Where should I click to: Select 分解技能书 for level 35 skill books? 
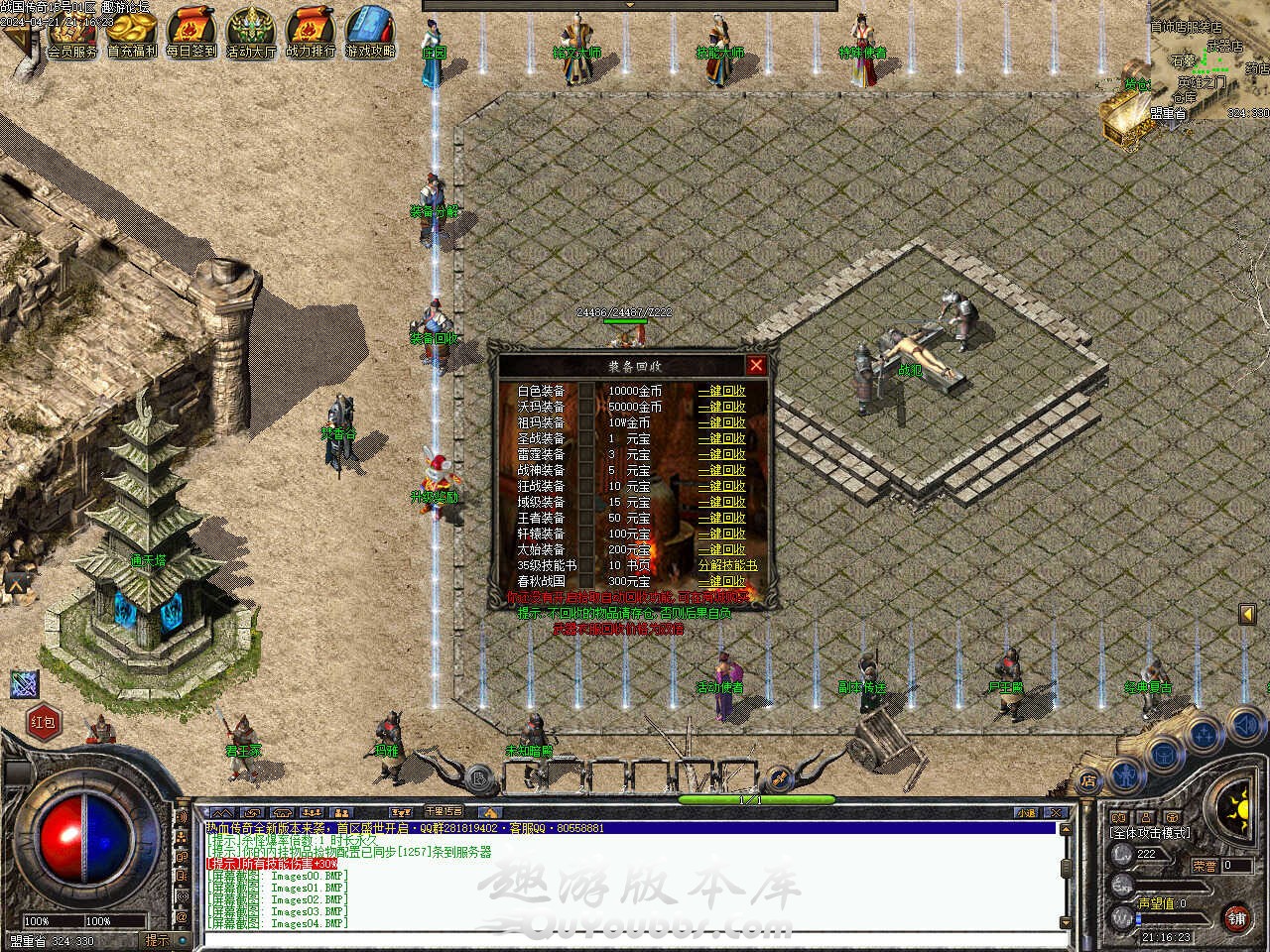(x=726, y=566)
